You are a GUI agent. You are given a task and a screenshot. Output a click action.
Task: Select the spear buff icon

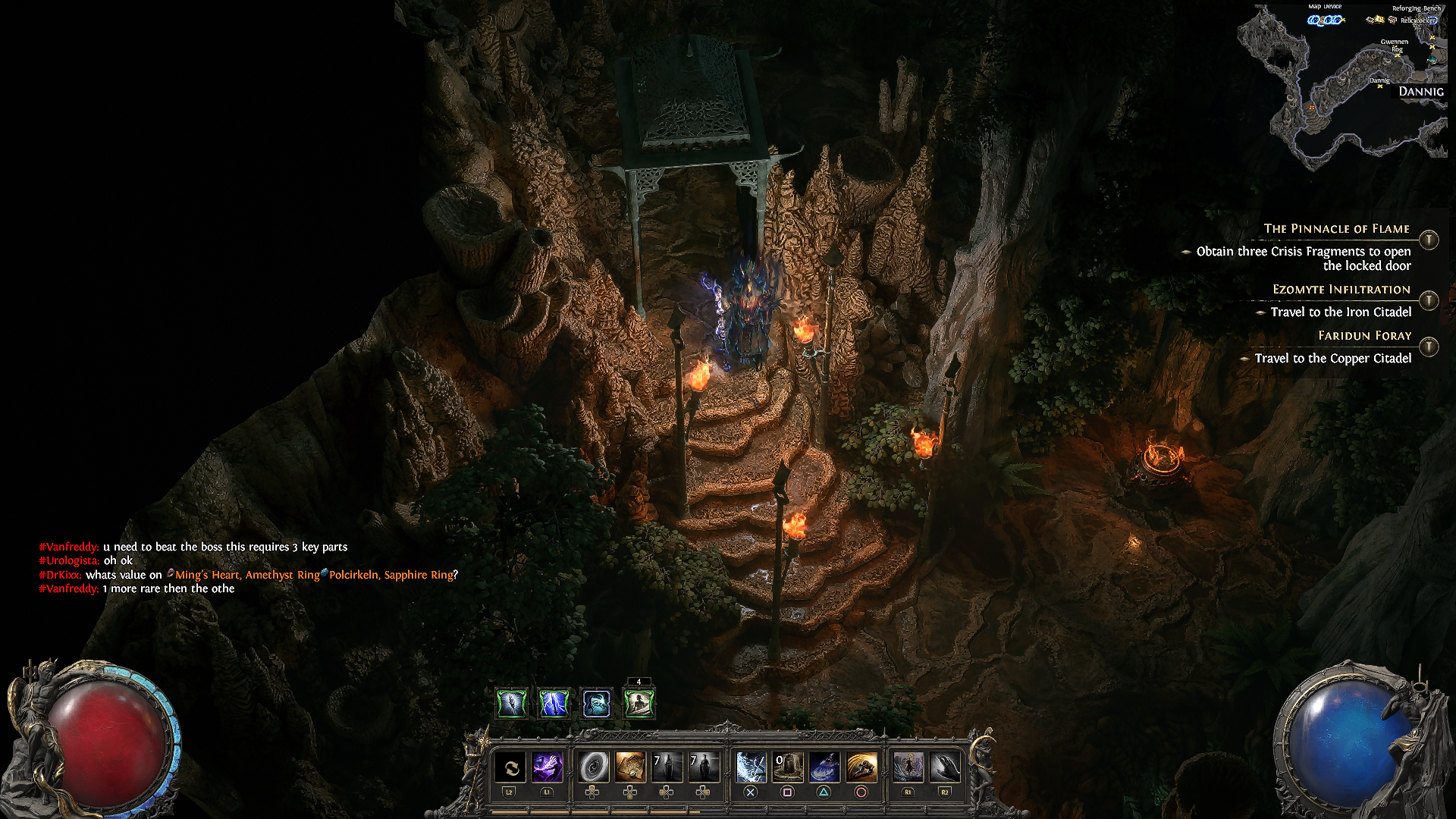click(511, 704)
